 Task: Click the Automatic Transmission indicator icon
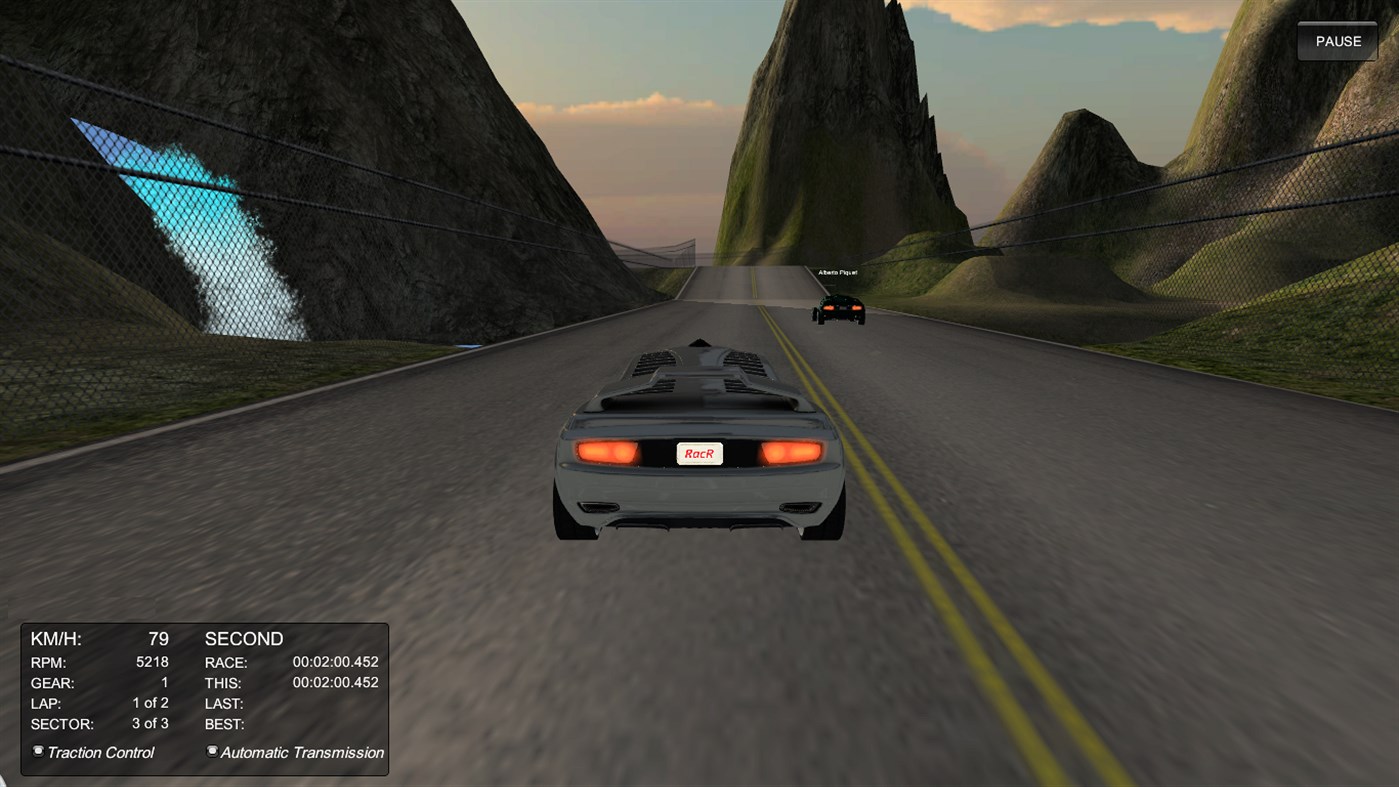[211, 751]
